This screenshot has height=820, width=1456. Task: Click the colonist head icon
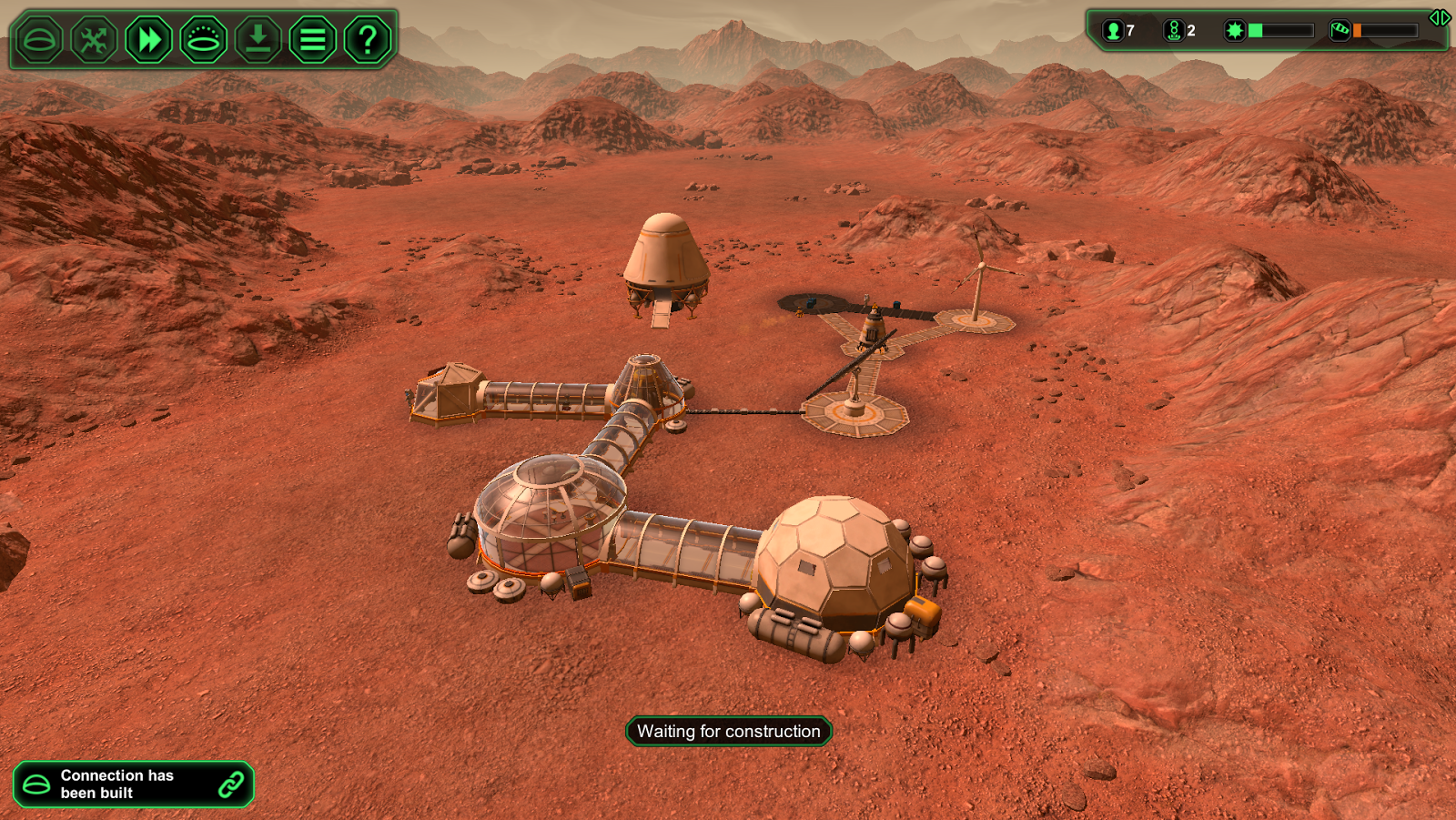click(1113, 31)
